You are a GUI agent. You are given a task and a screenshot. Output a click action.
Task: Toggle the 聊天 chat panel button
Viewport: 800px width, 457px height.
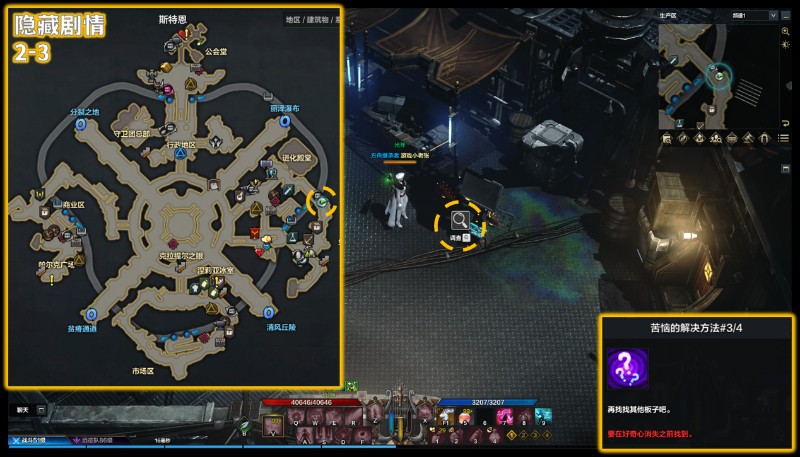click(41, 410)
